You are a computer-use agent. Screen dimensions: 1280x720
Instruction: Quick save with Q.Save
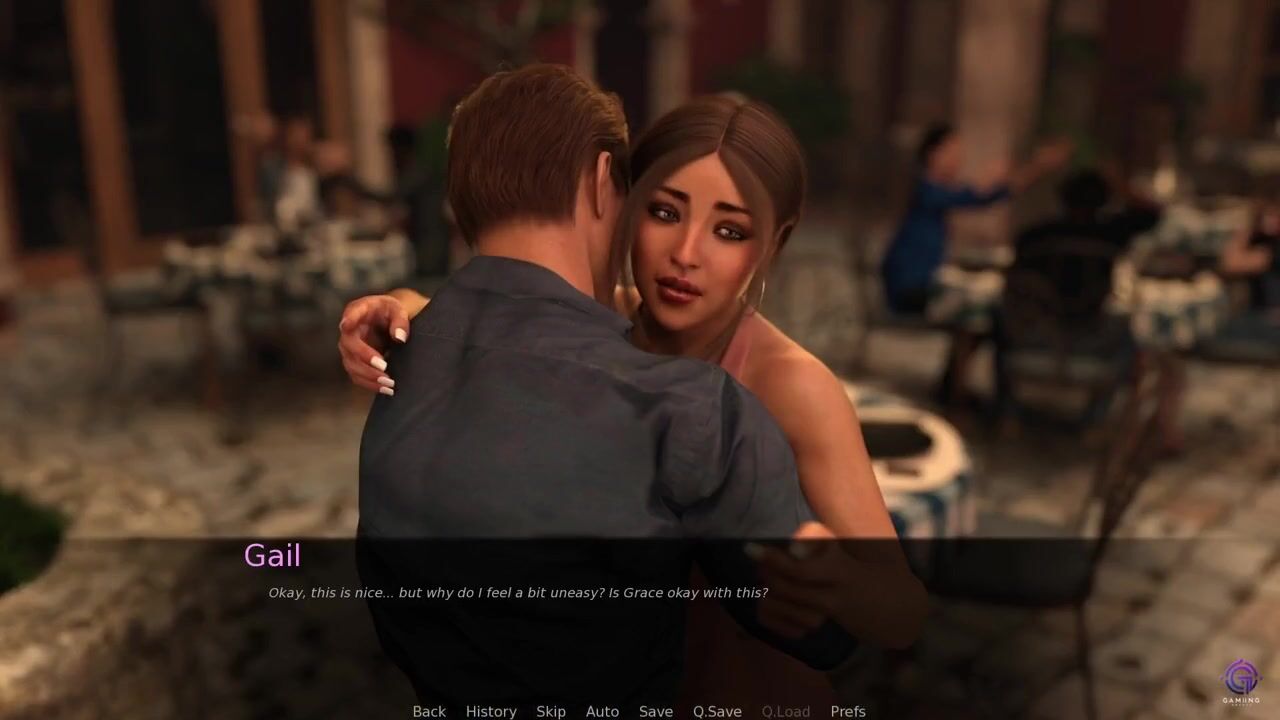[x=717, y=711]
